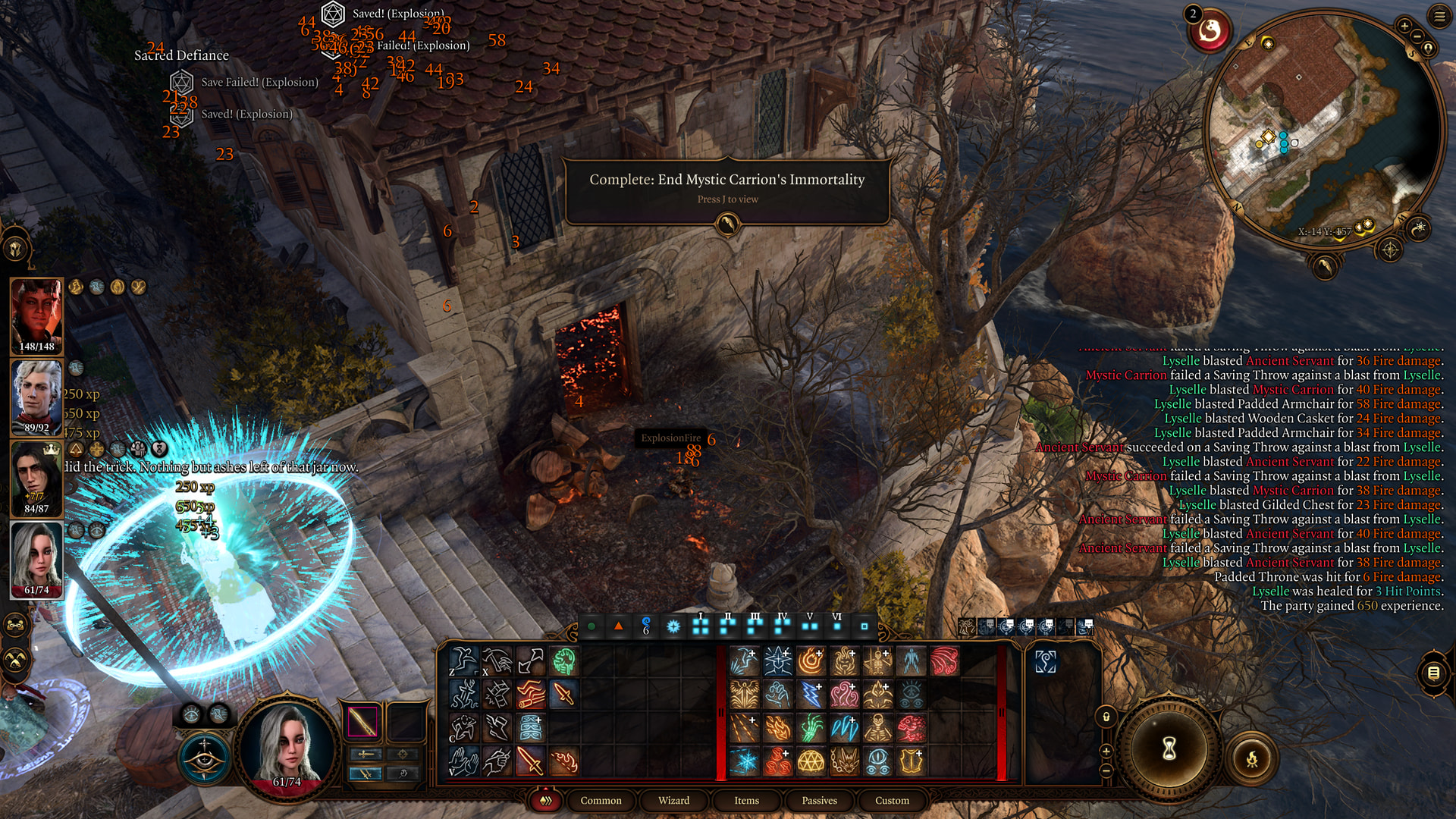Choose the dark-haired crowned party portrait
The height and width of the screenshot is (819, 1456).
pos(36,478)
